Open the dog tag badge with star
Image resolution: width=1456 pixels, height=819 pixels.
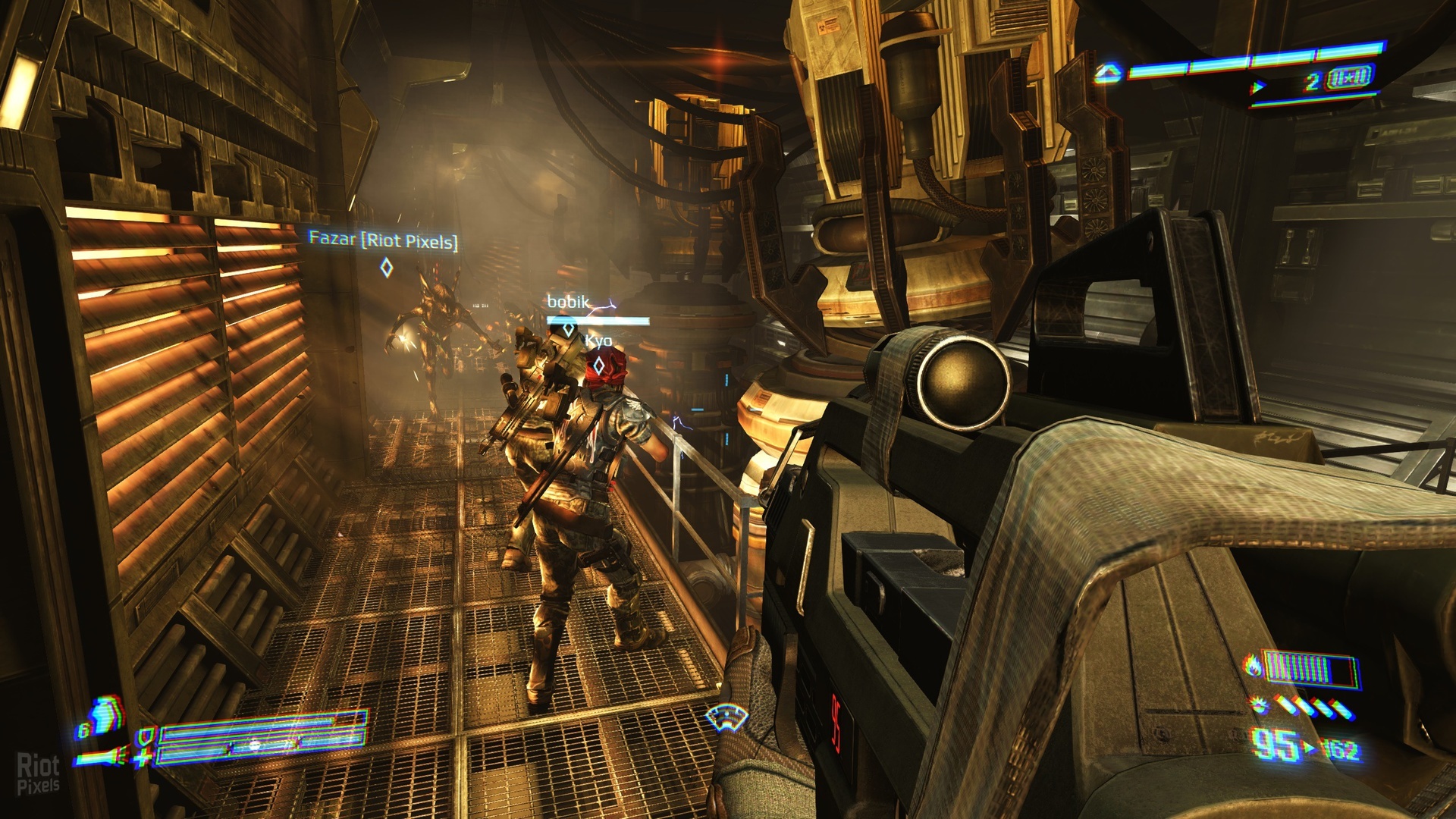point(1349,78)
